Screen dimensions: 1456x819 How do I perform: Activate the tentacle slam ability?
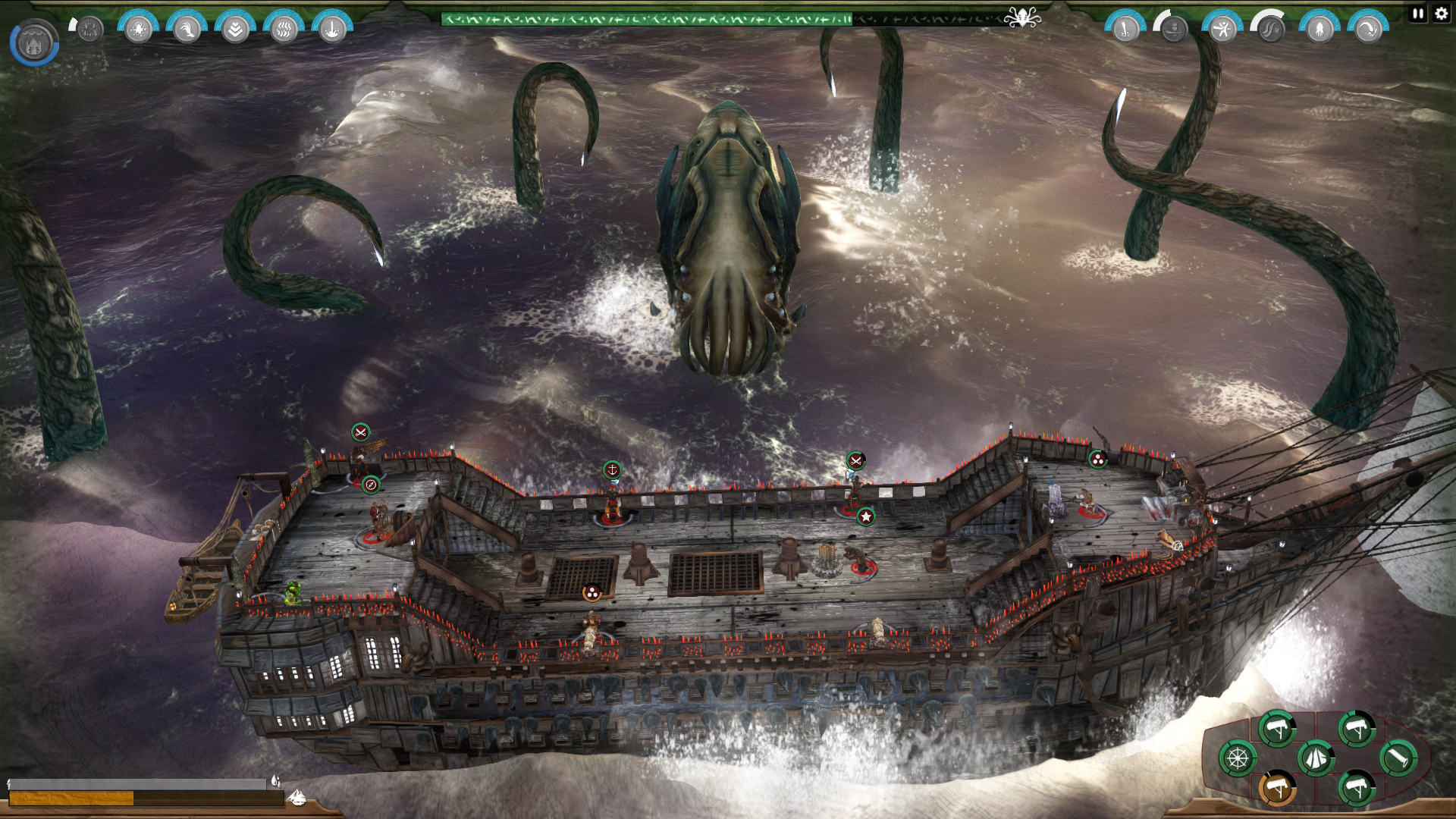pyautogui.click(x=1125, y=30)
